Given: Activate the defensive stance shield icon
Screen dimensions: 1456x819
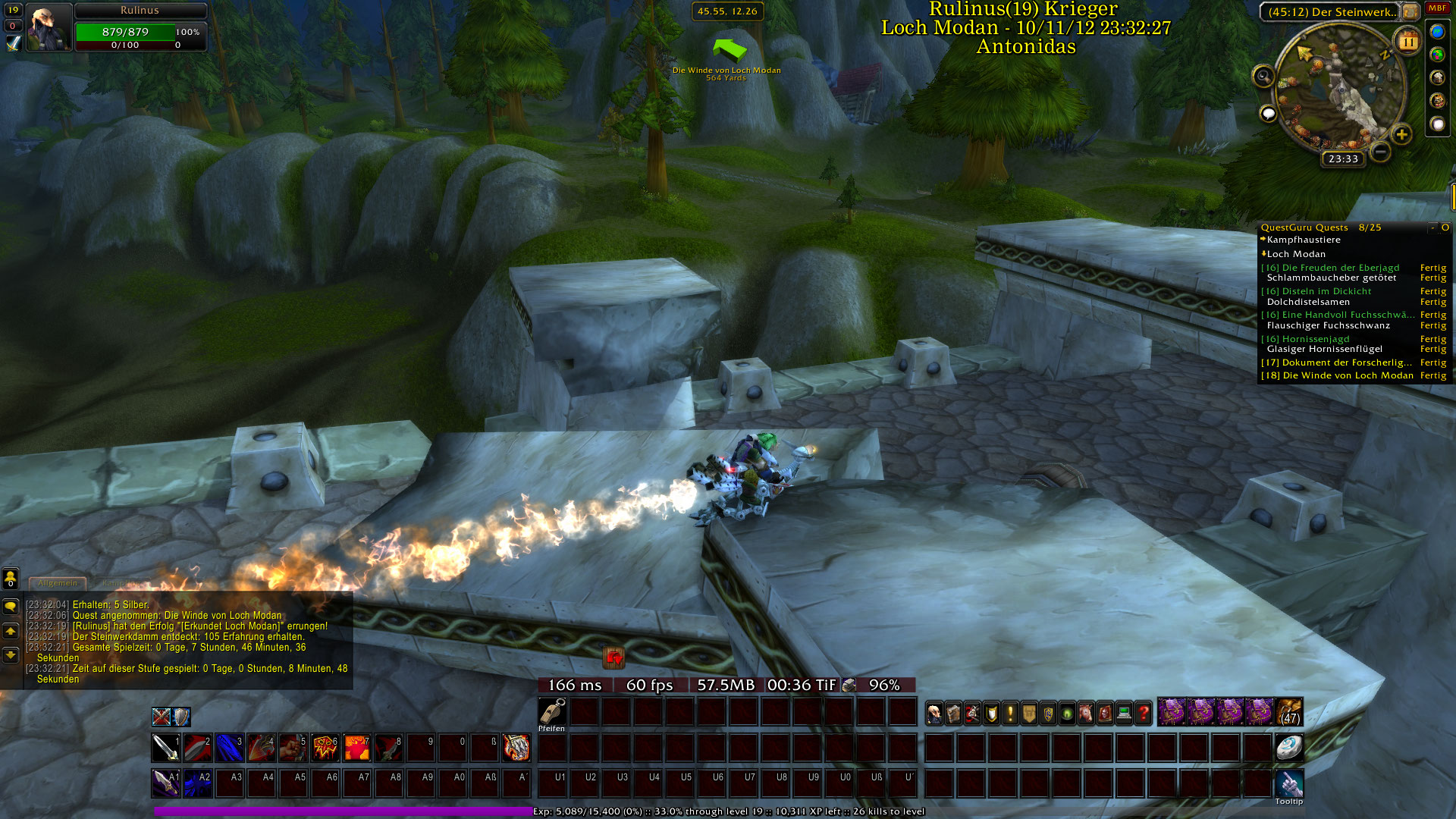Looking at the screenshot, I should [181, 717].
